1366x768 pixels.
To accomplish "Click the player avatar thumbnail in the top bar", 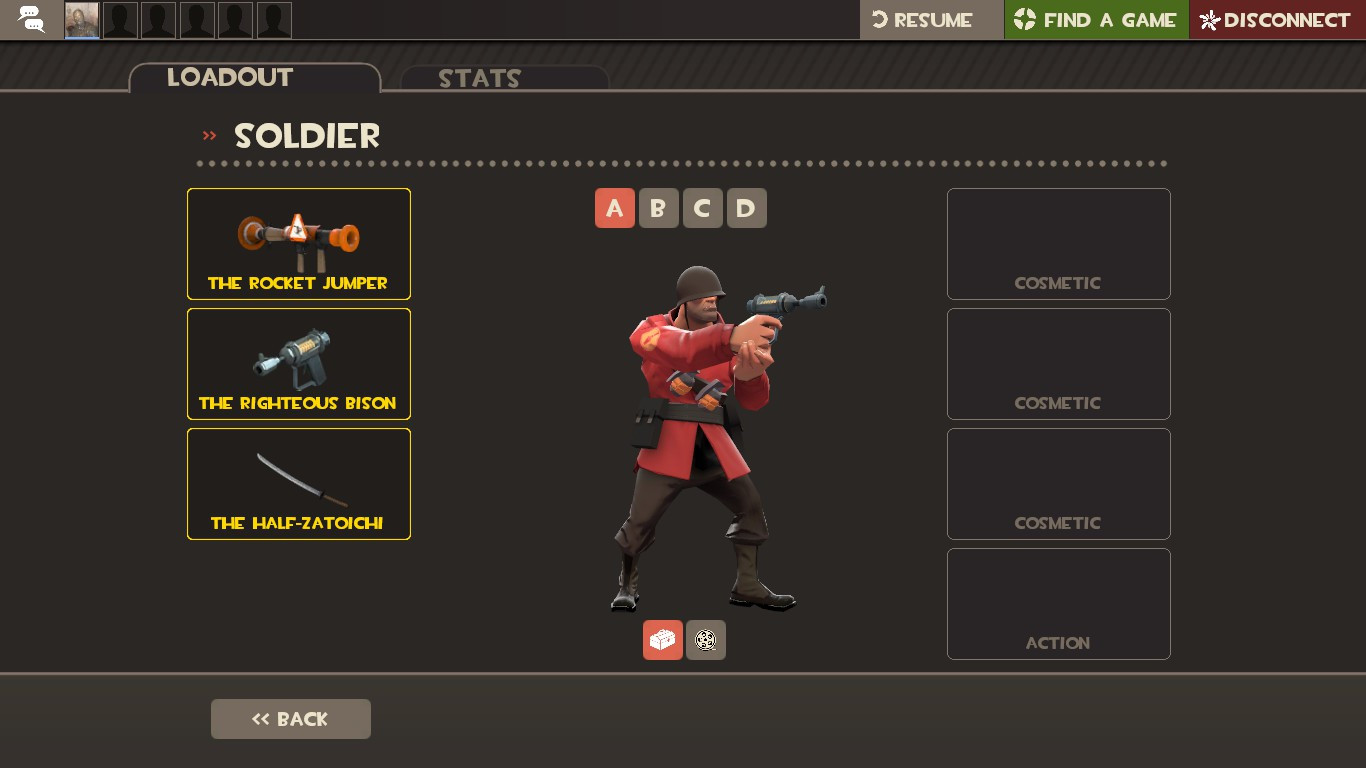I will (81, 19).
